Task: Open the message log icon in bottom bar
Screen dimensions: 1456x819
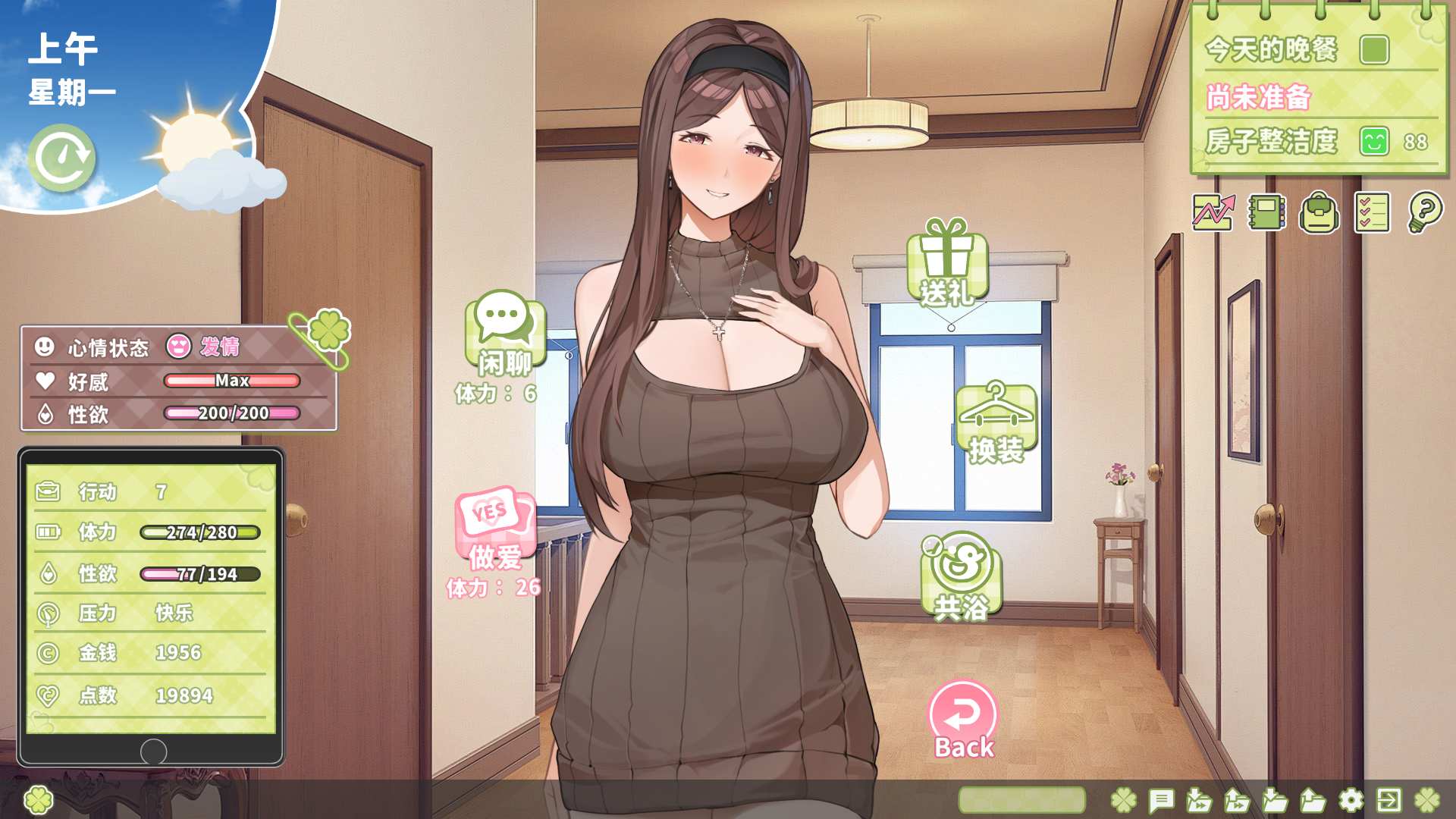Action: tap(1162, 800)
